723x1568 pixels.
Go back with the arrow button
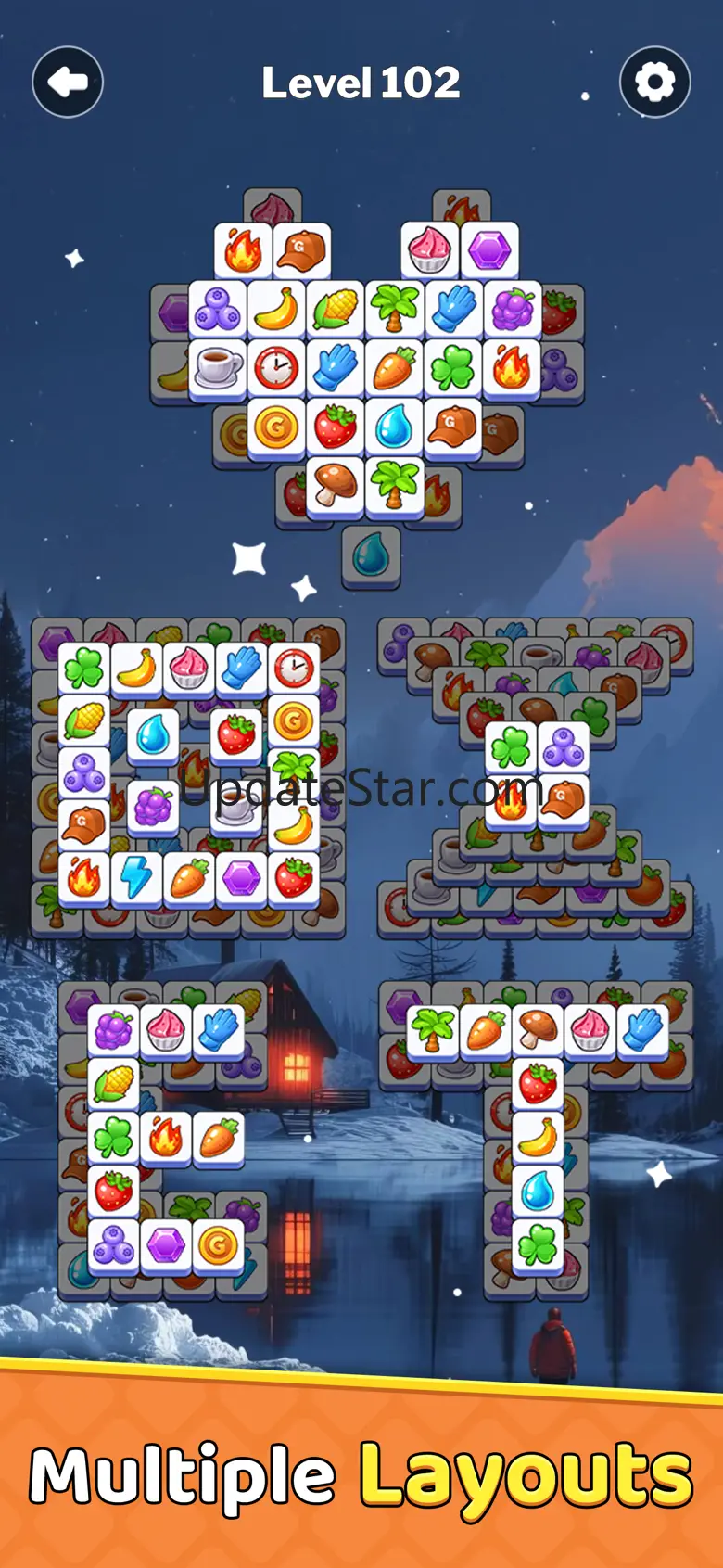[68, 83]
